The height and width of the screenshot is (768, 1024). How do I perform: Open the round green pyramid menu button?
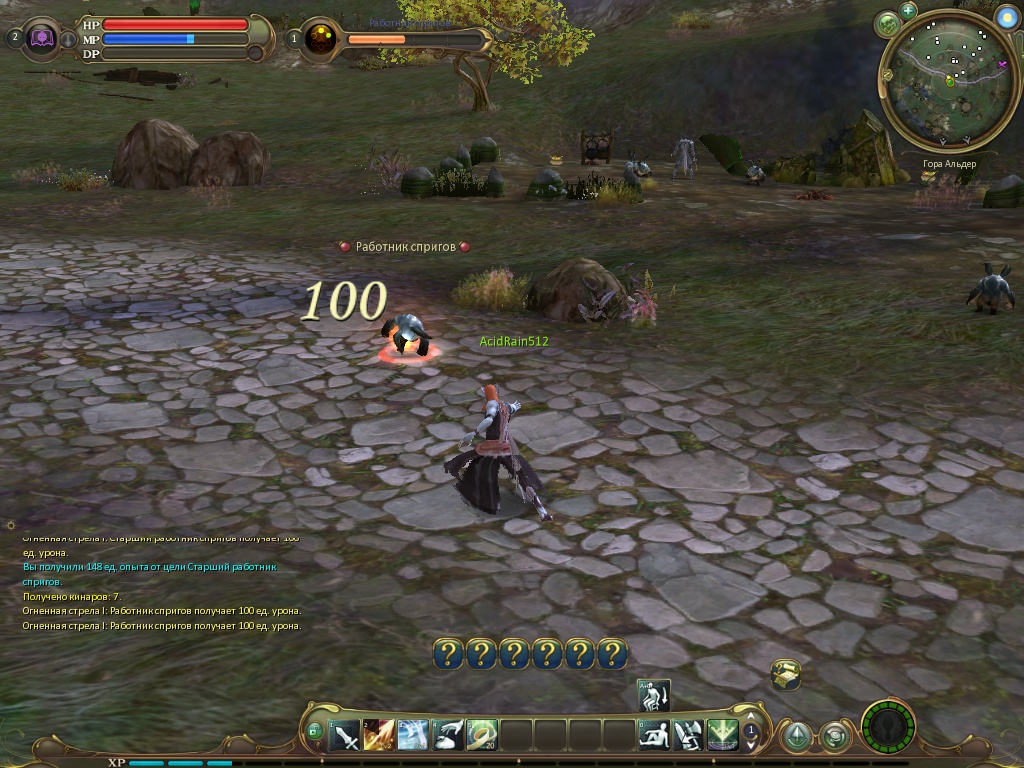[796, 737]
